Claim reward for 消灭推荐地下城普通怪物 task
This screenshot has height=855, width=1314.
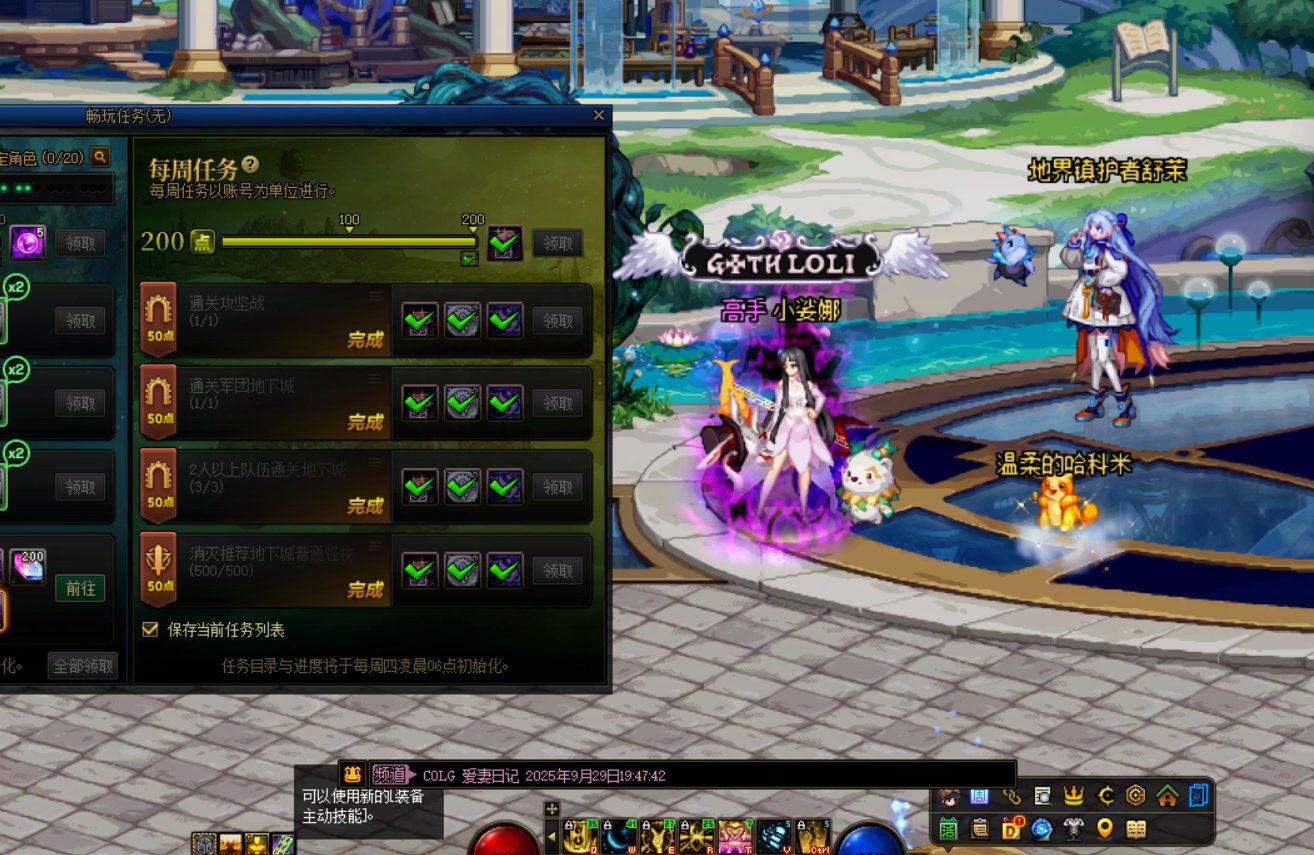click(557, 571)
